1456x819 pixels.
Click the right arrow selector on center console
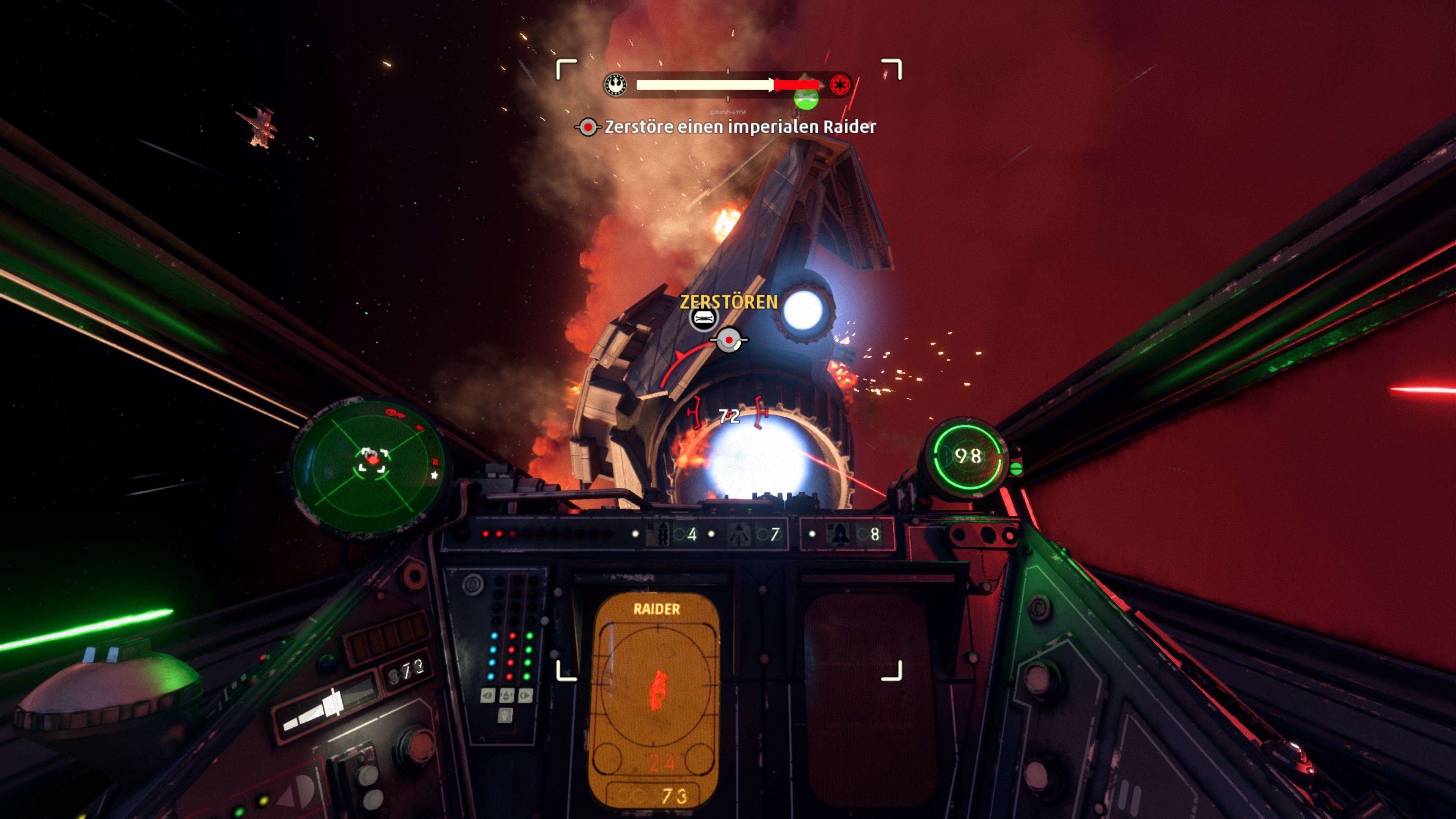coord(526,695)
